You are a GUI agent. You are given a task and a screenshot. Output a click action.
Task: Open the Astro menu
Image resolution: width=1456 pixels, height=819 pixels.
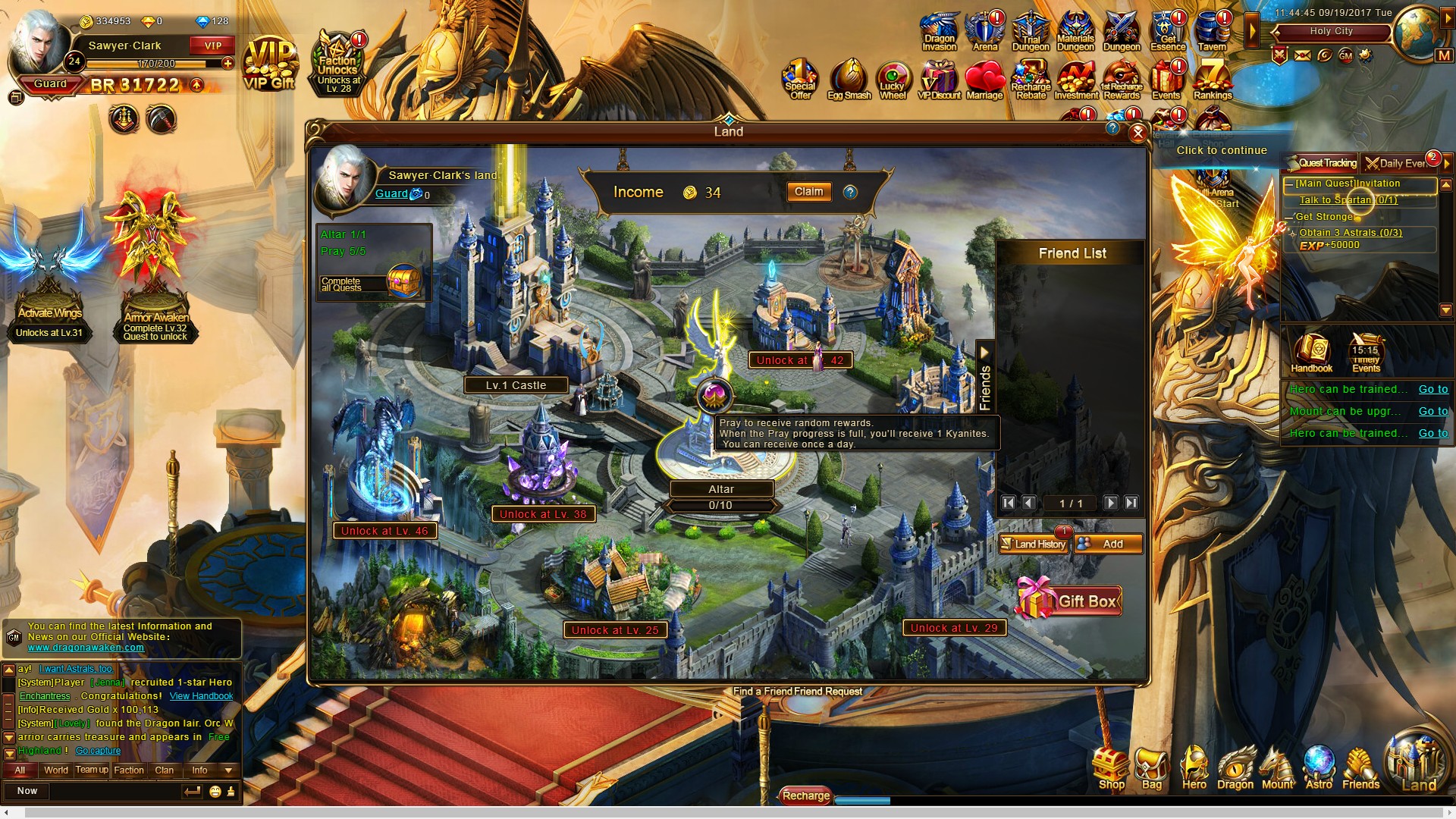[x=1319, y=768]
